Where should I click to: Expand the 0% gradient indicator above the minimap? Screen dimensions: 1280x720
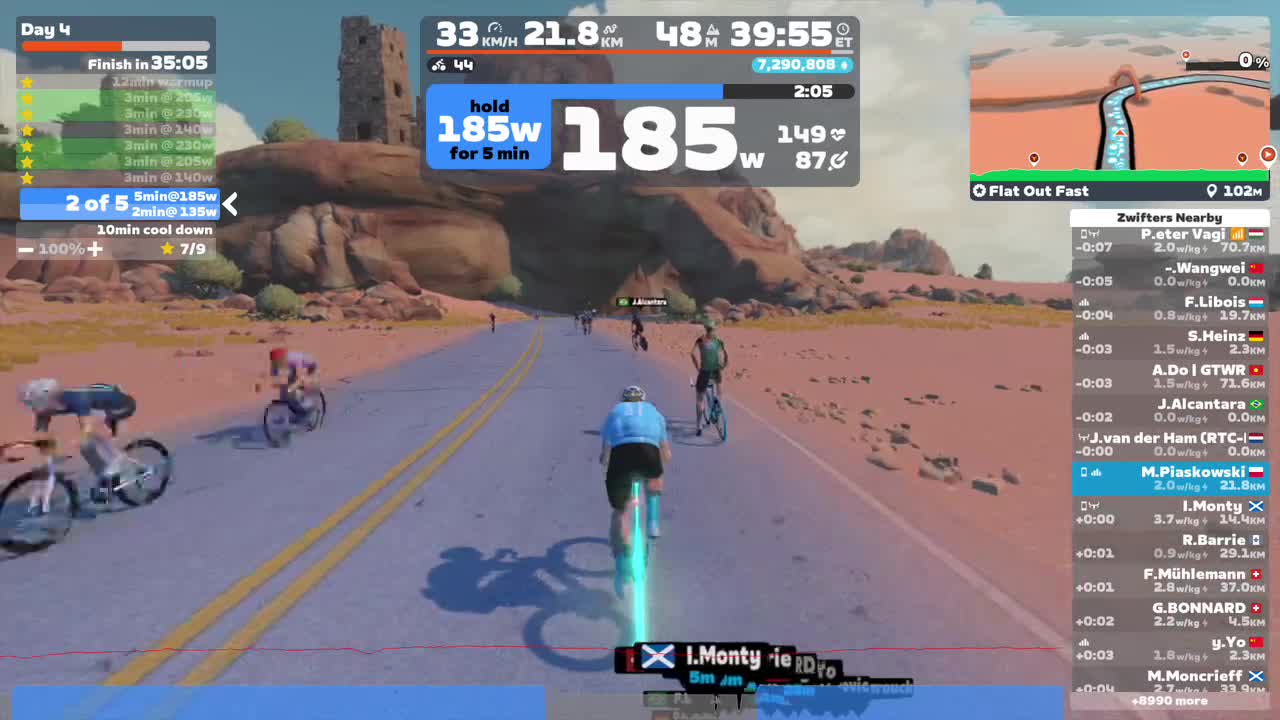(x=1253, y=61)
